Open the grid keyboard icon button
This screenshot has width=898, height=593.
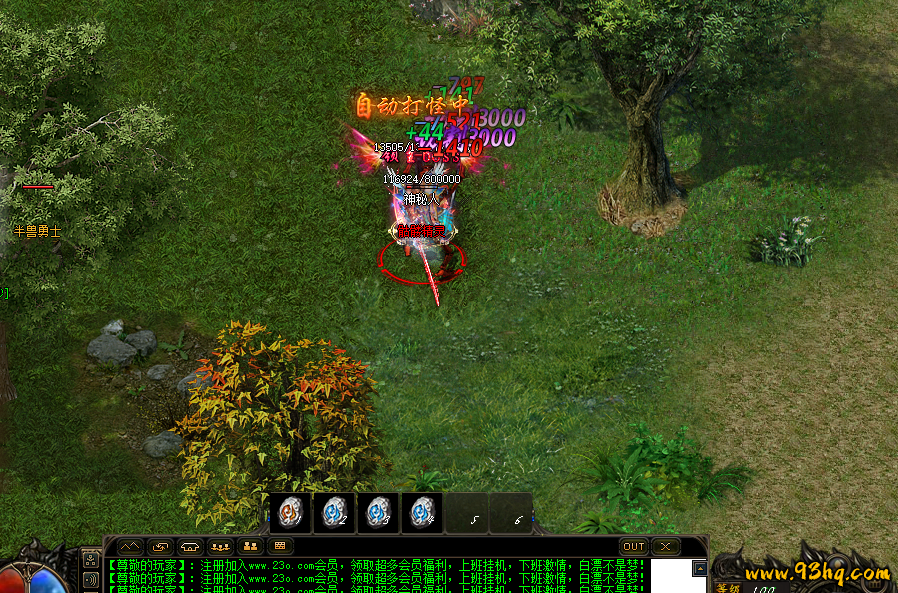280,547
